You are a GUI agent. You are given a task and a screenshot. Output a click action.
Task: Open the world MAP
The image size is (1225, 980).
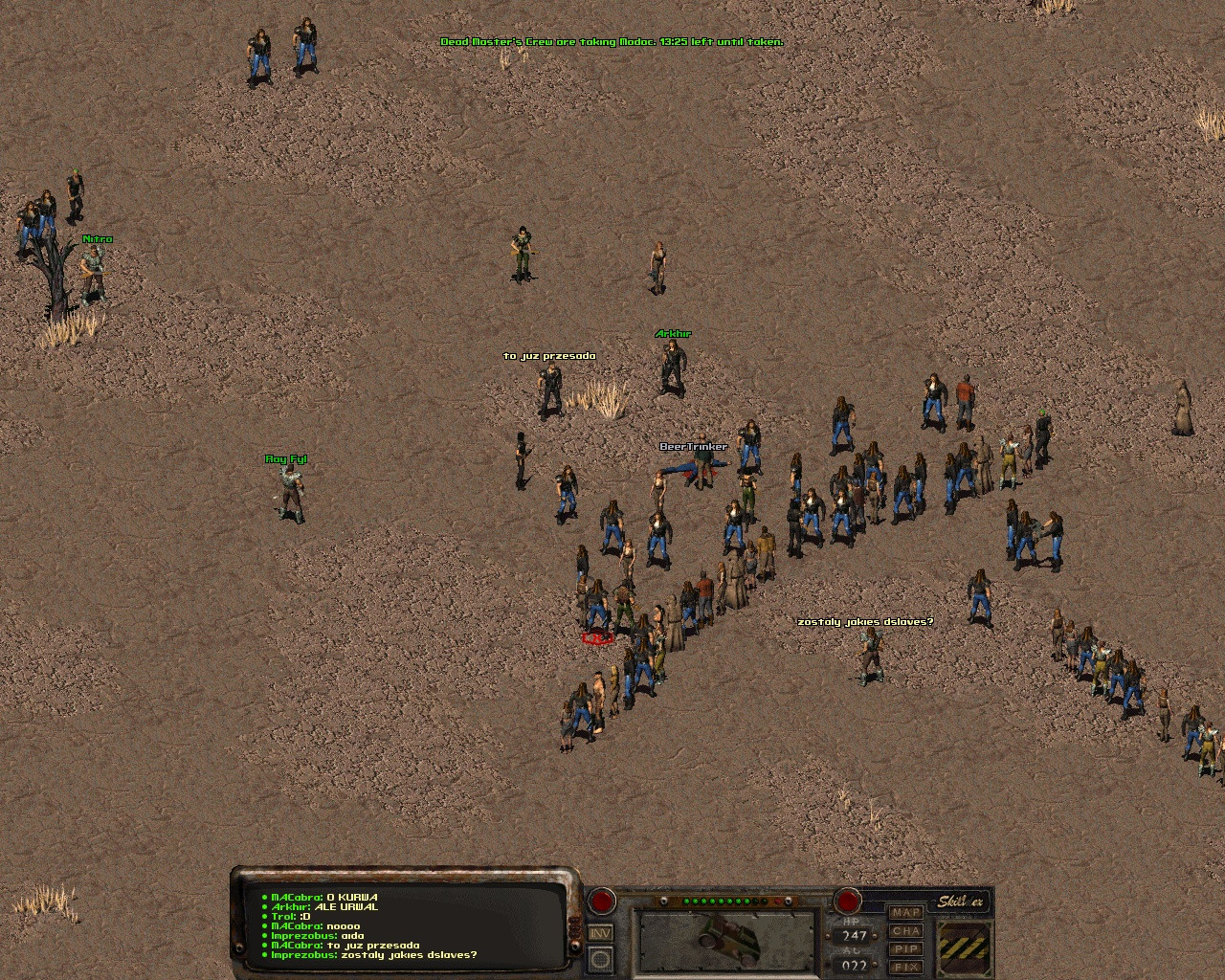(x=906, y=913)
